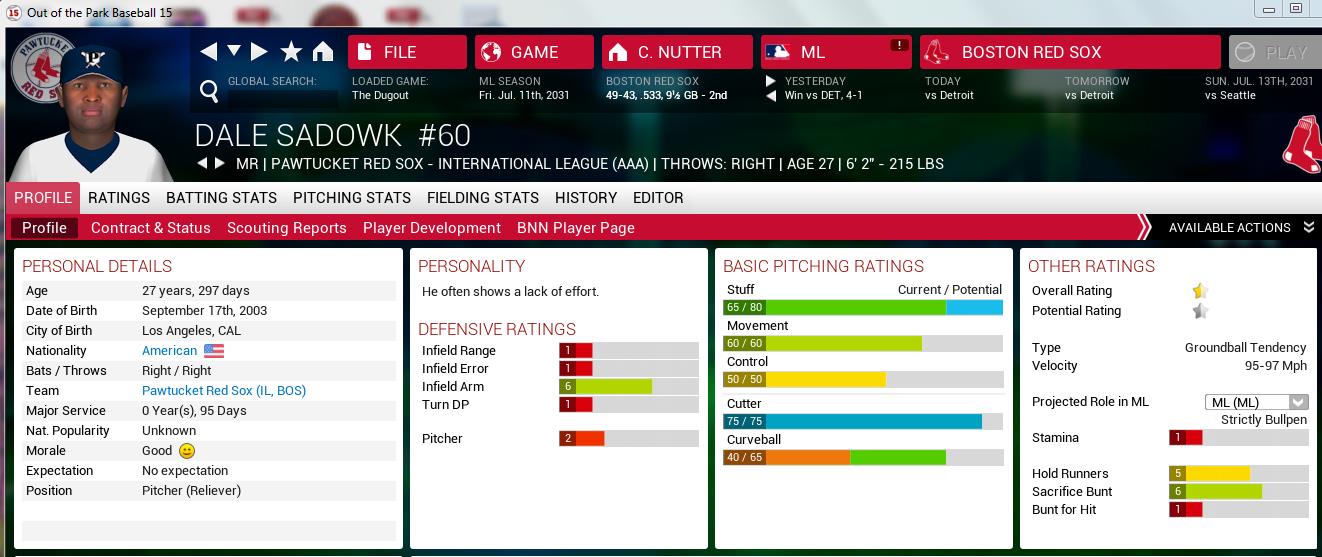The width and height of the screenshot is (1322, 557).
Task: Go back with the left arrow
Action: pyautogui.click(x=209, y=52)
